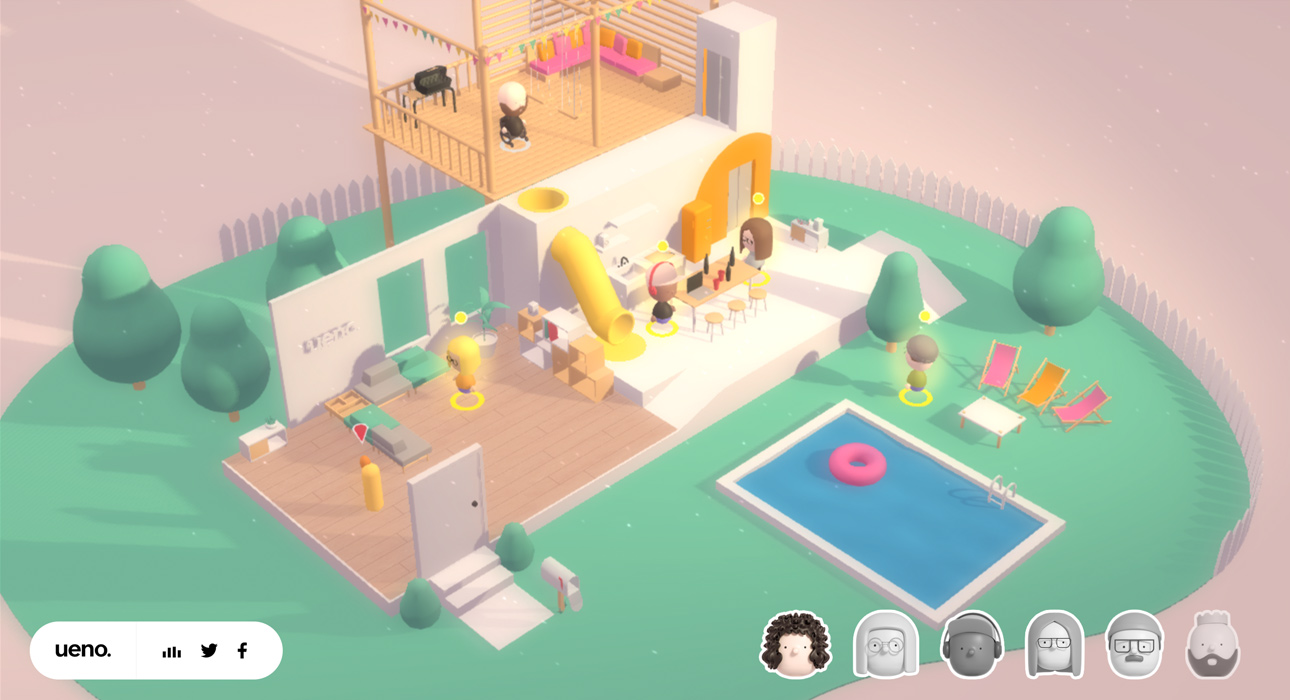Select the avatar wearing headphones and cap
This screenshot has width=1290, height=700.
pyautogui.click(x=971, y=645)
